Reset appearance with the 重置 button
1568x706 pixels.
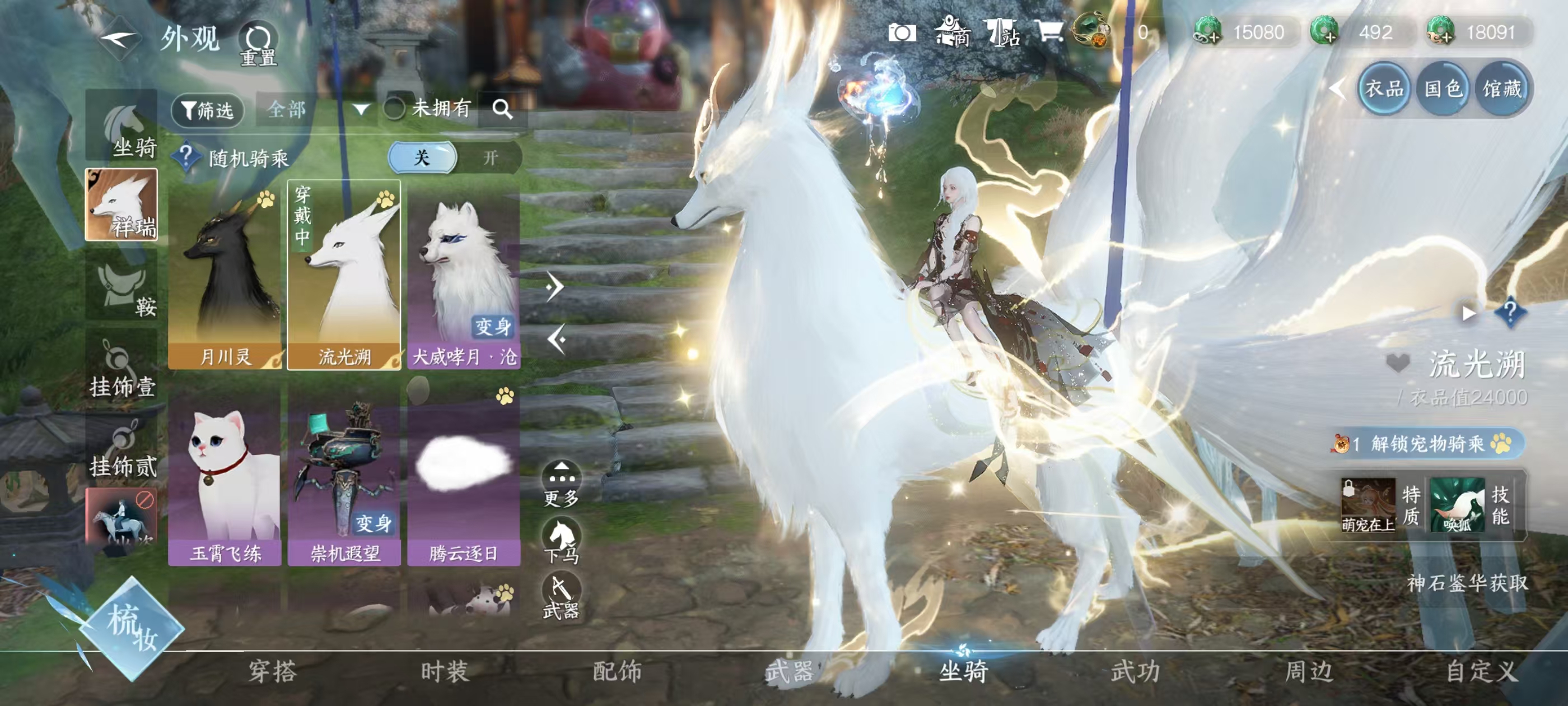coord(259,44)
